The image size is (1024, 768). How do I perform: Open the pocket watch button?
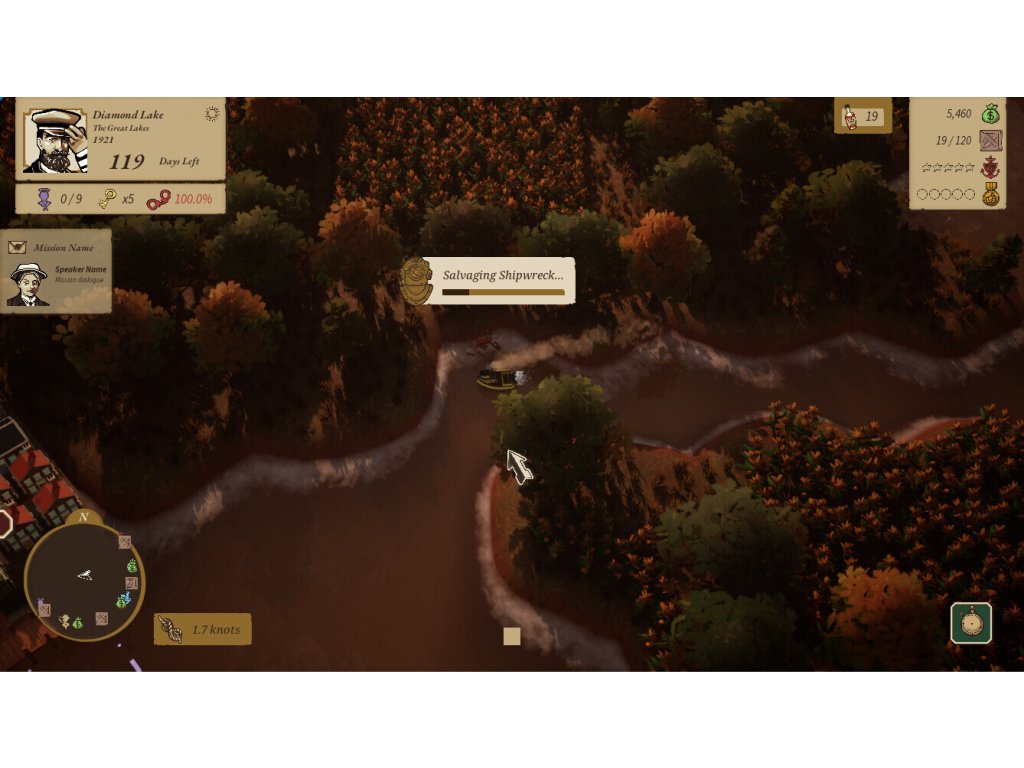[971, 623]
